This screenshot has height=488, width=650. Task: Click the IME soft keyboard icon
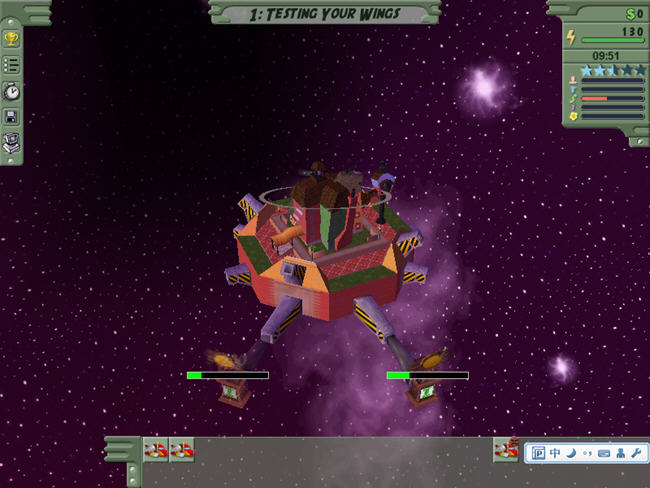[604, 453]
